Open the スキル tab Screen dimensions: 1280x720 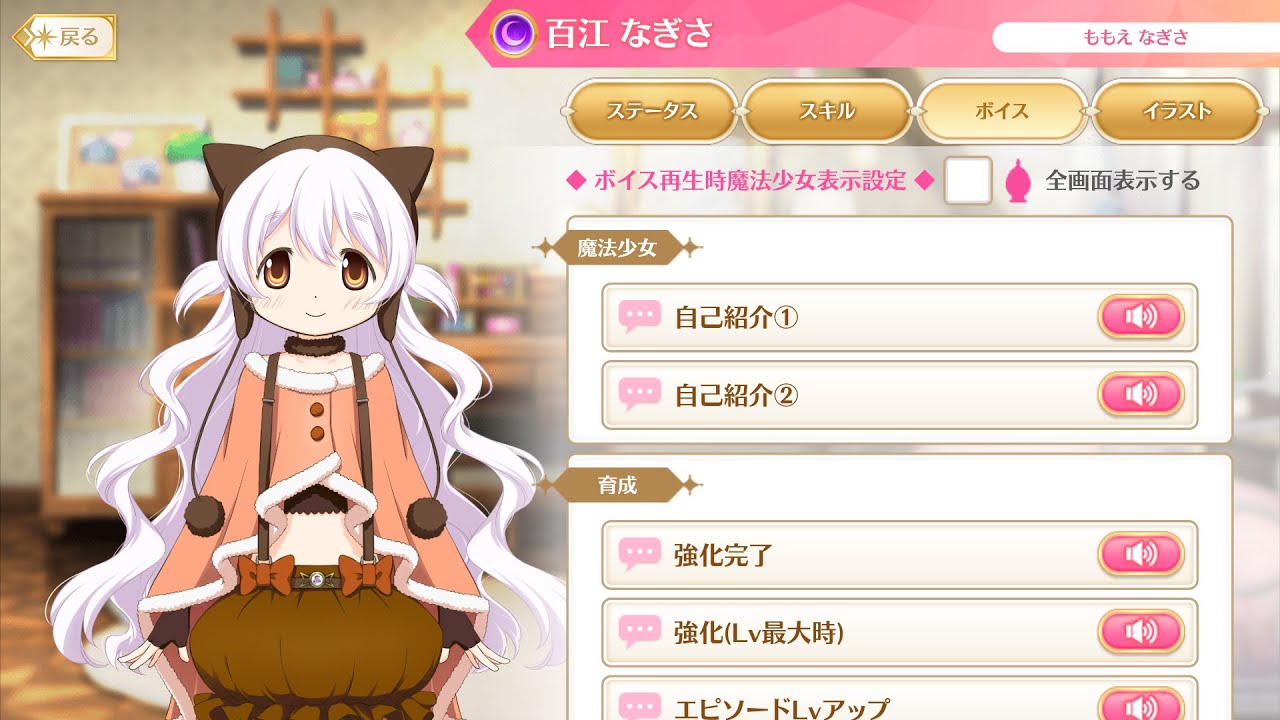point(827,113)
